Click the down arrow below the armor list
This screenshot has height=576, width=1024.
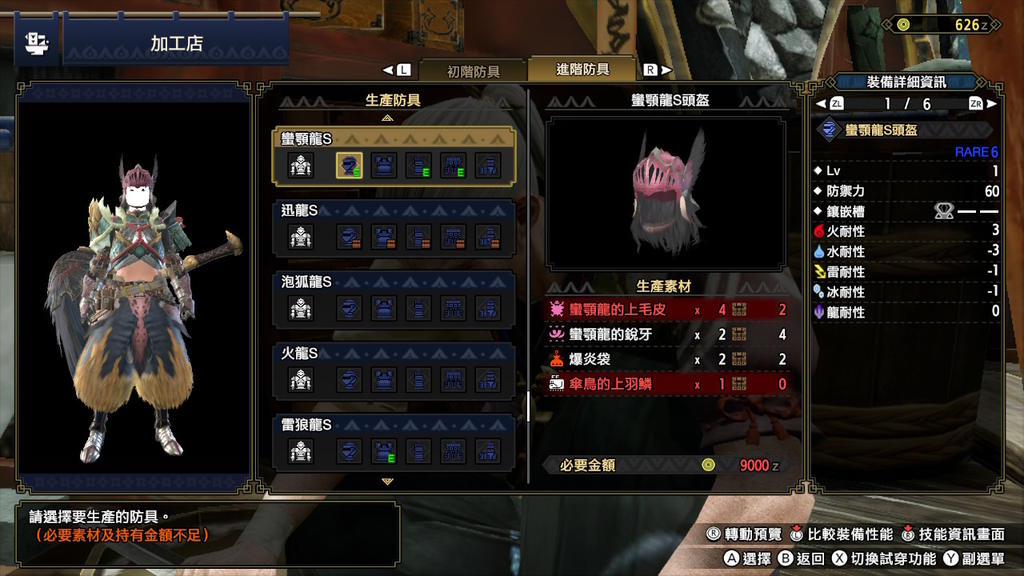tap(388, 481)
